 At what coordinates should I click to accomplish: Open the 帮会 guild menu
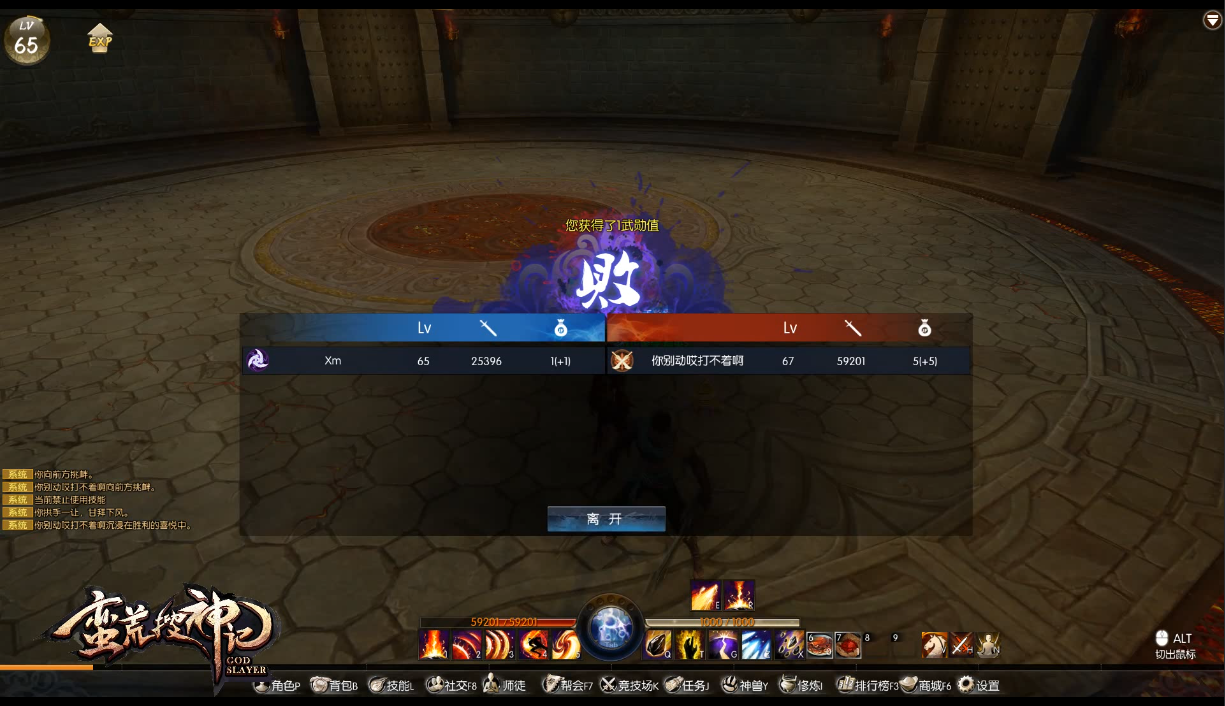[567, 686]
